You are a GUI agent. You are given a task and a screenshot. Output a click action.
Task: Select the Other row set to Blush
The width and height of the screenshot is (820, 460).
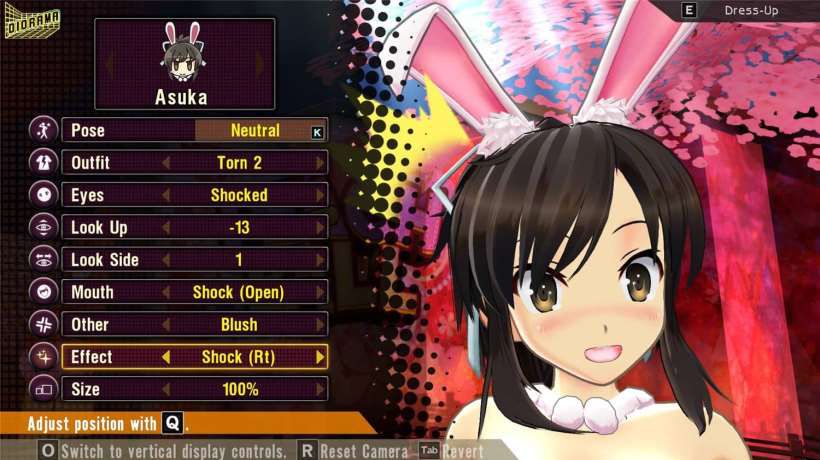(194, 324)
